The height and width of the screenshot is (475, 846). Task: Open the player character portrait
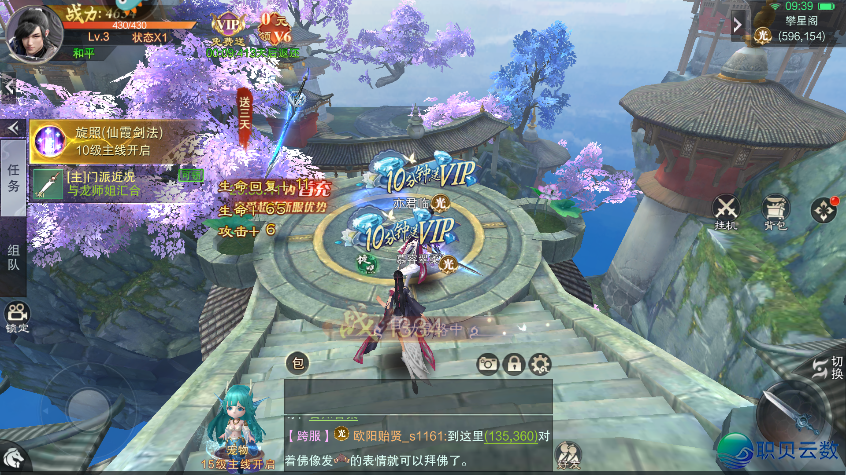(x=33, y=30)
